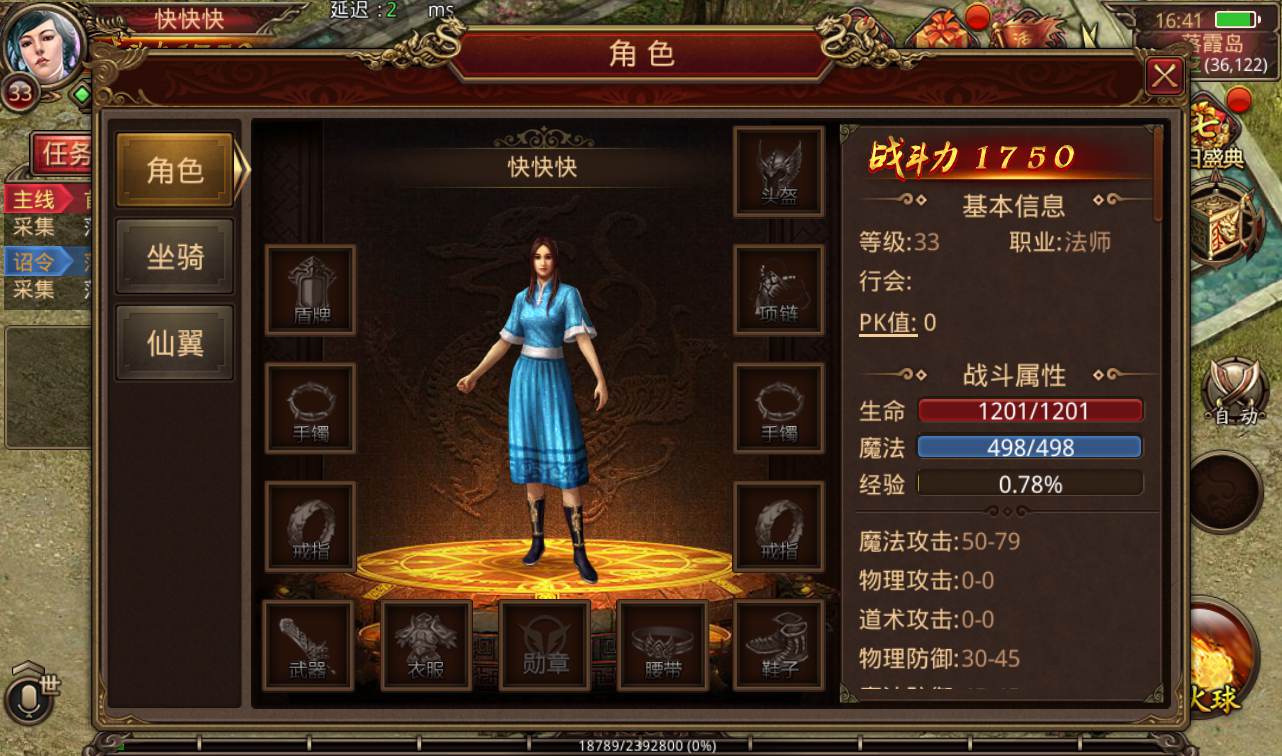
Task: Activate the voice chat microphone button
Action: coord(26,697)
